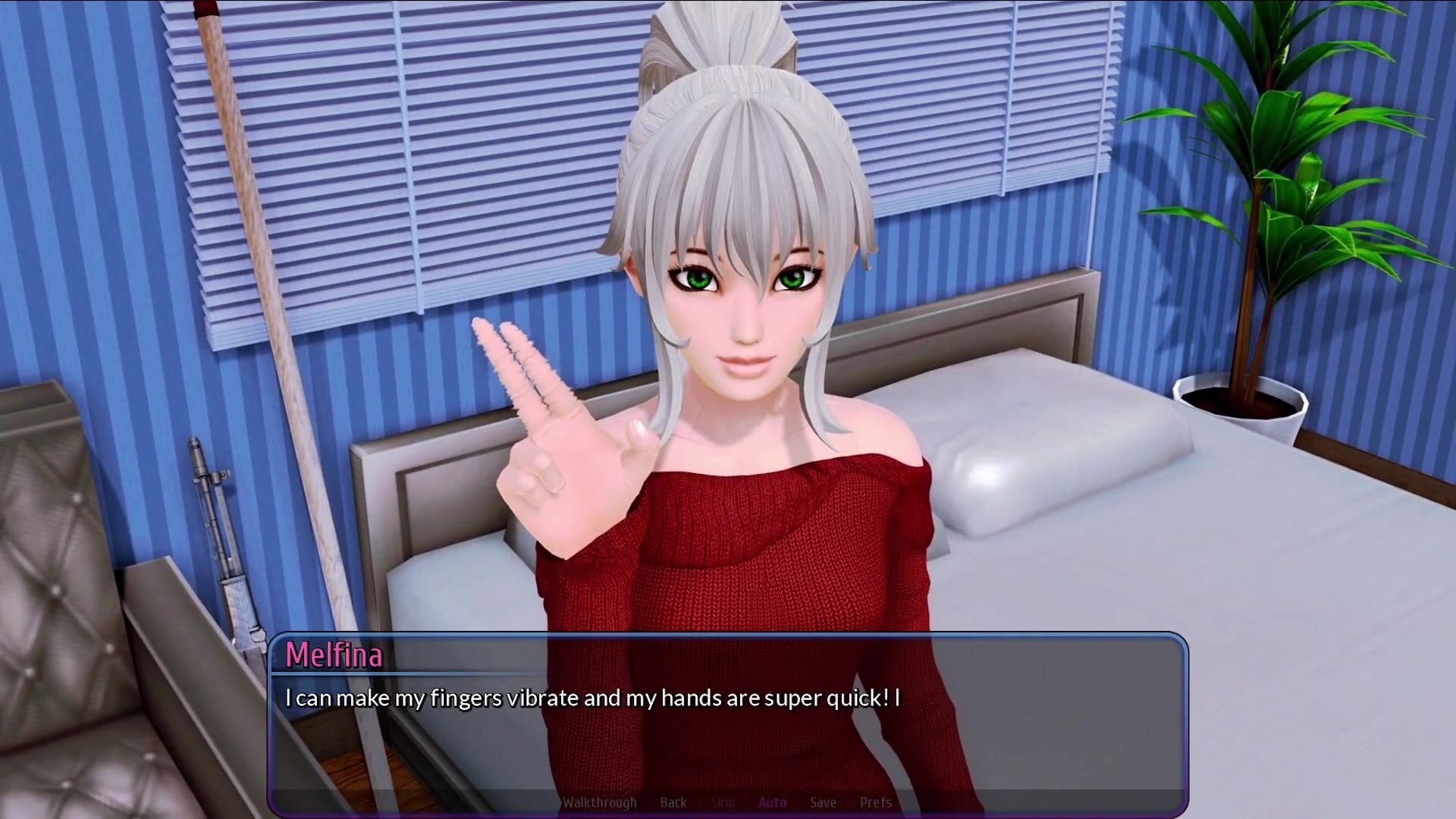
Task: Click the Skip button in quick menu
Action: coord(723,802)
